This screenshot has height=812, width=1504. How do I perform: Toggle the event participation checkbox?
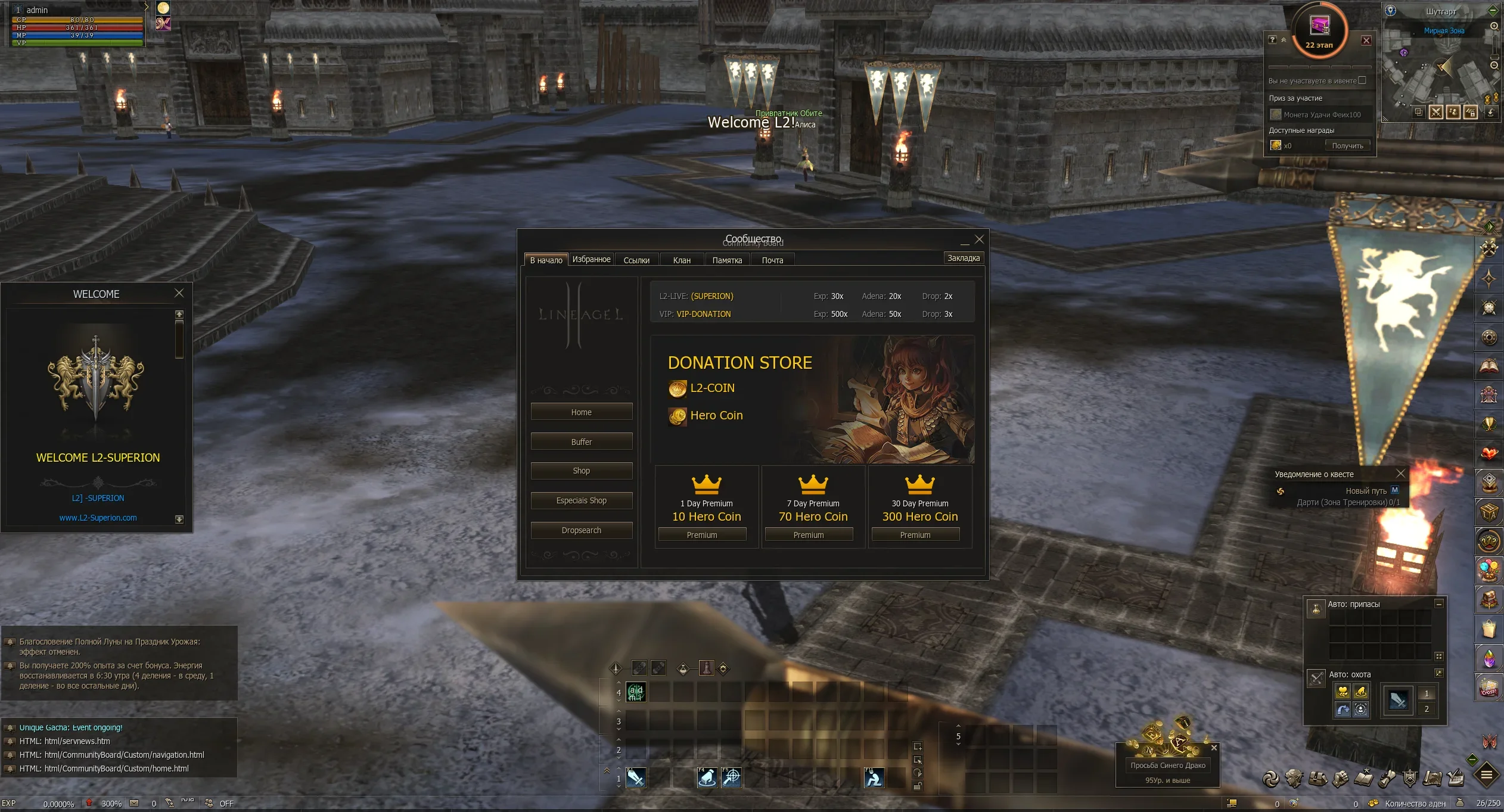(x=1362, y=80)
